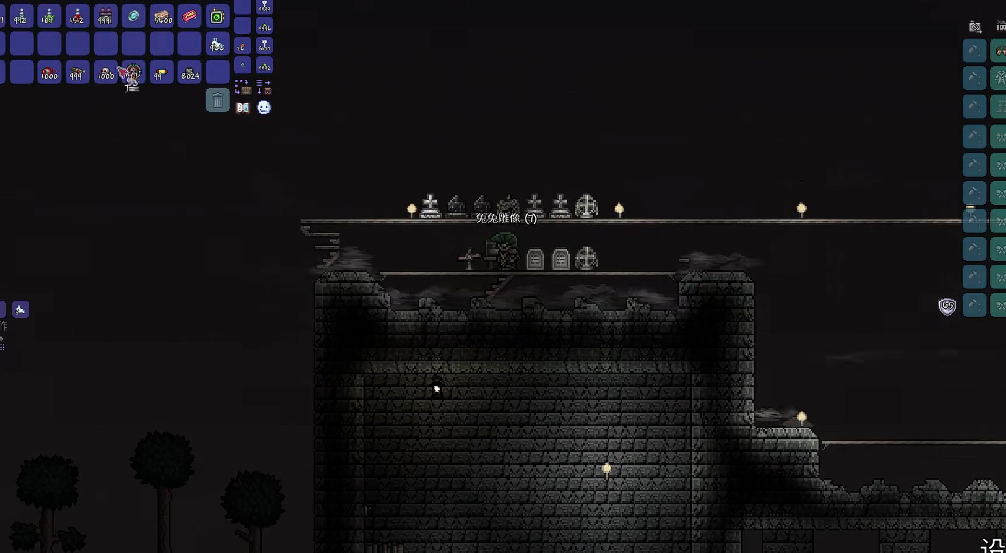
Task: Click the trash can slot
Action: (x=218, y=99)
